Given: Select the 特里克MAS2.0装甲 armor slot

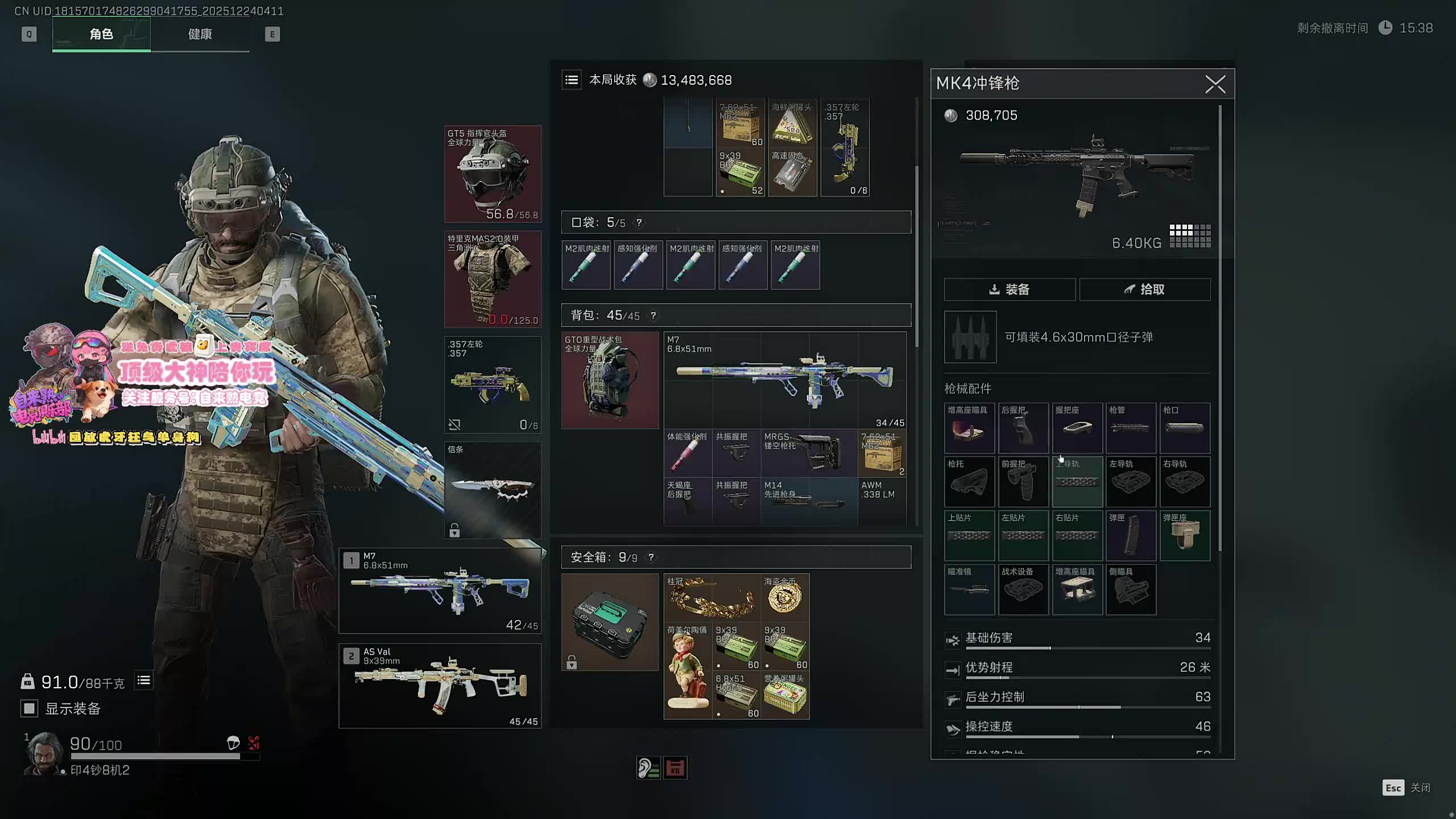Looking at the screenshot, I should click(x=493, y=279).
